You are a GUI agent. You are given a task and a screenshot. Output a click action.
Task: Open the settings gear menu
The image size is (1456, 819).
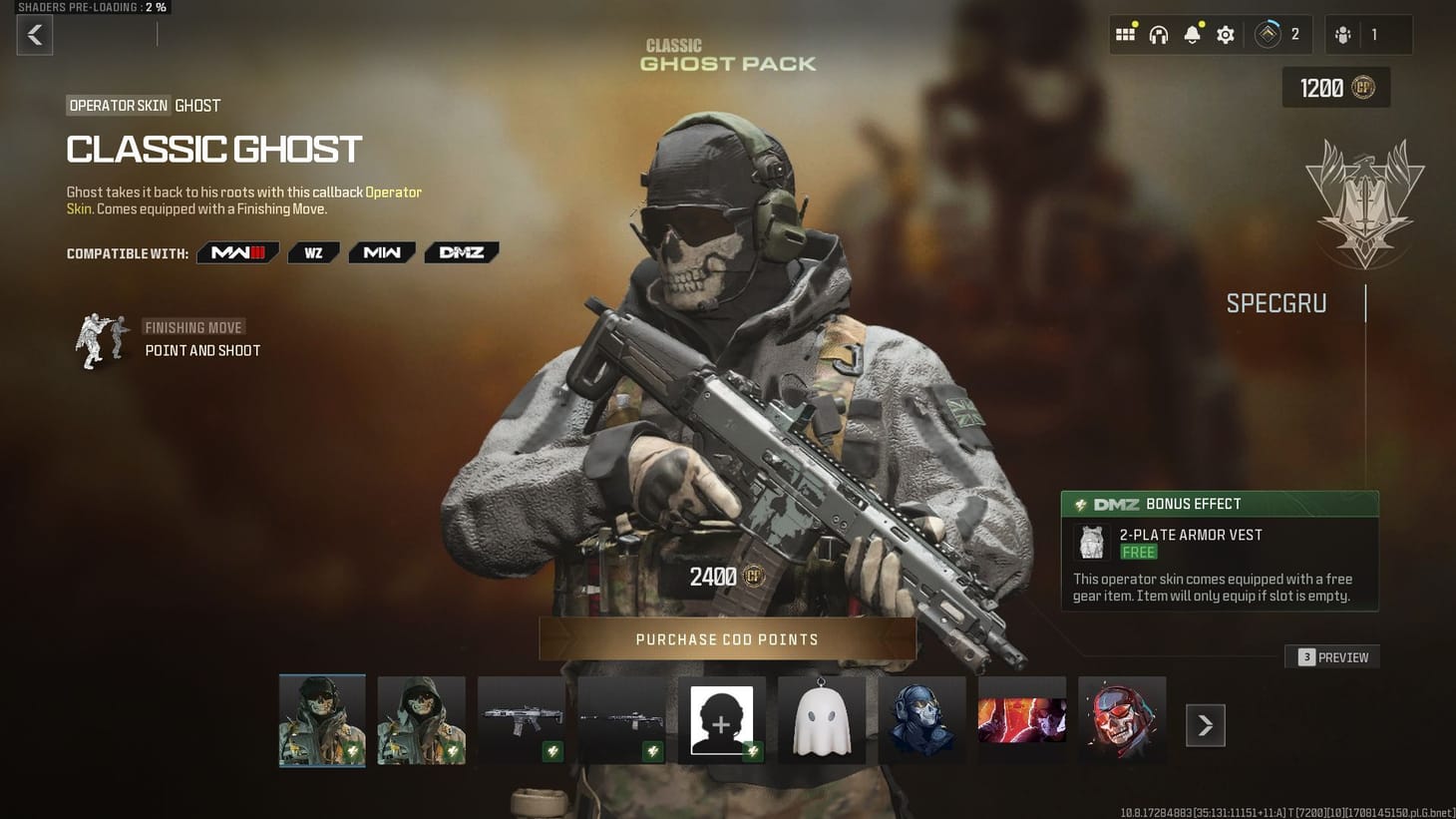pos(1225,33)
